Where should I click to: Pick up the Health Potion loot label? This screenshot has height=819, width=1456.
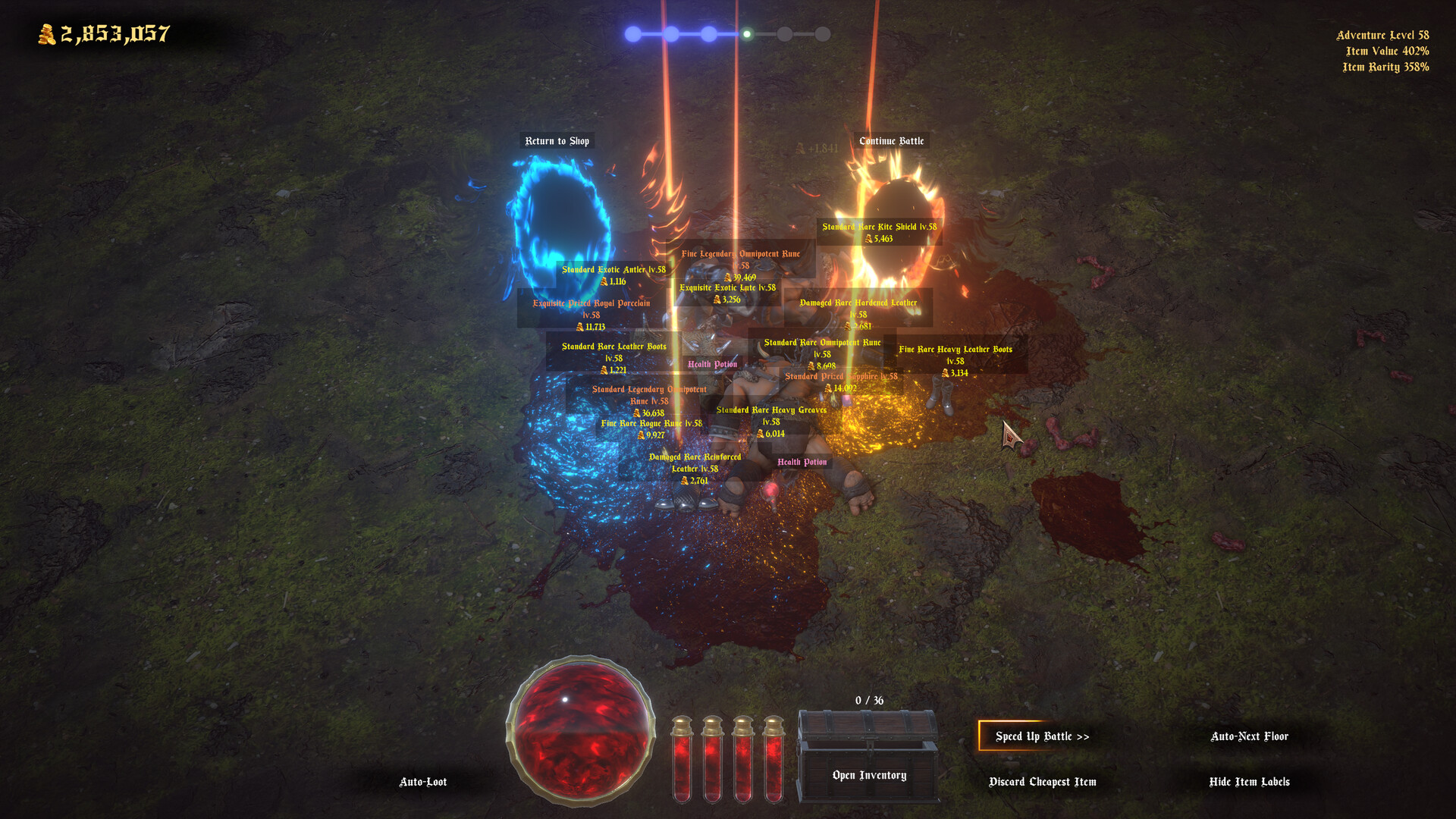coord(712,364)
